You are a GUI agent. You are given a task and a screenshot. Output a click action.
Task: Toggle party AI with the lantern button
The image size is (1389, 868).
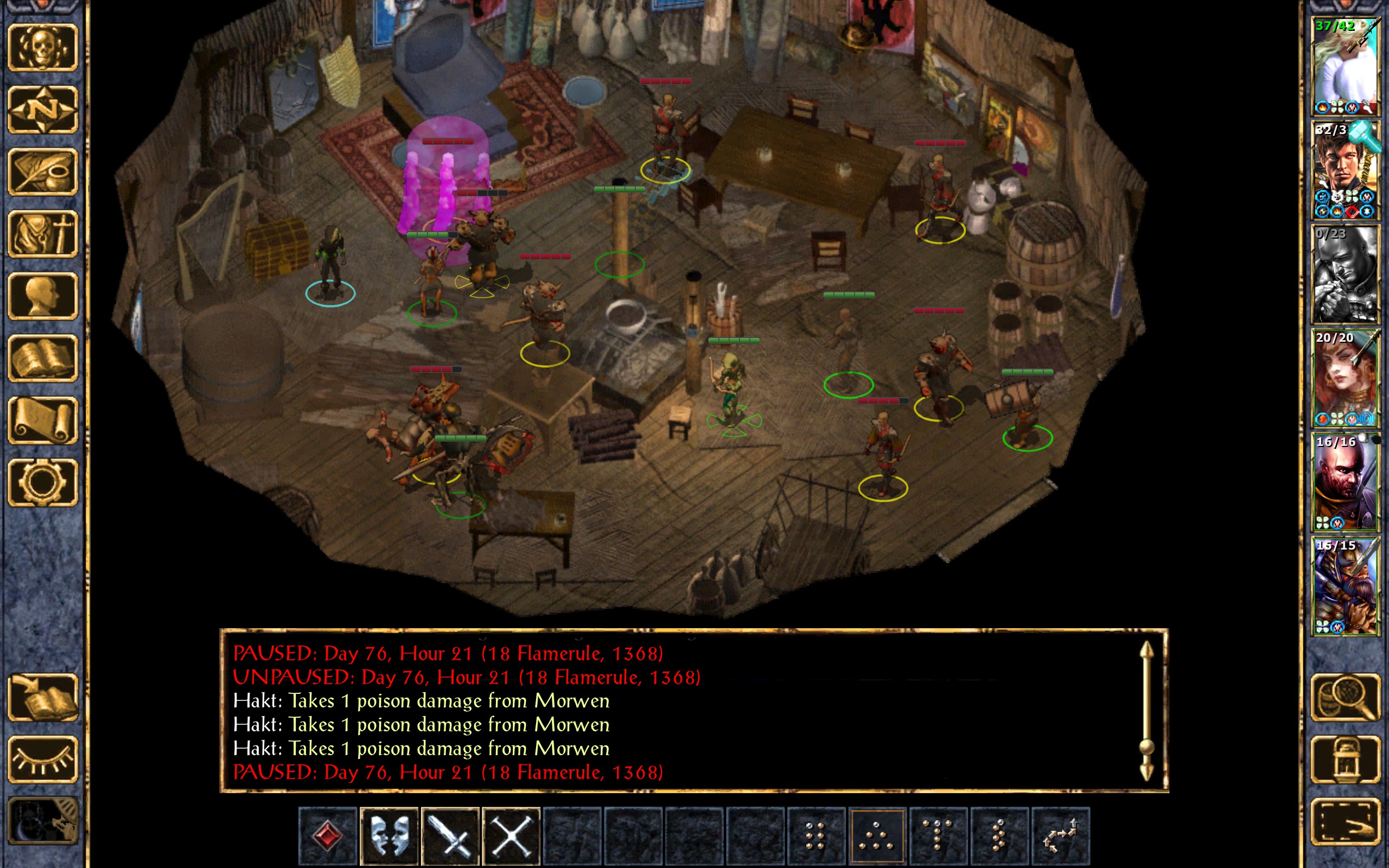[x=1345, y=759]
